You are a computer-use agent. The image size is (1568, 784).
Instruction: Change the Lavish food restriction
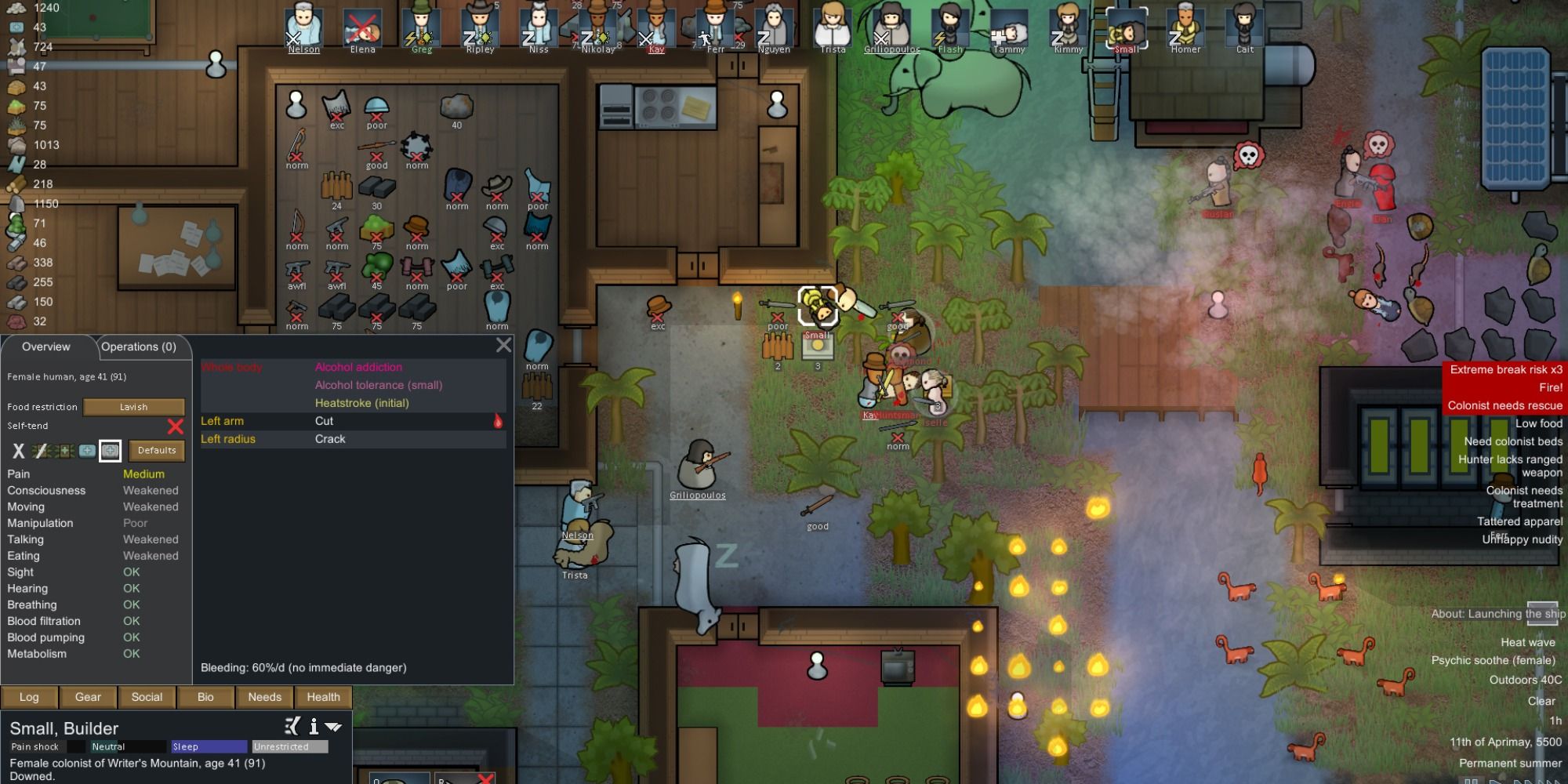[x=133, y=407]
